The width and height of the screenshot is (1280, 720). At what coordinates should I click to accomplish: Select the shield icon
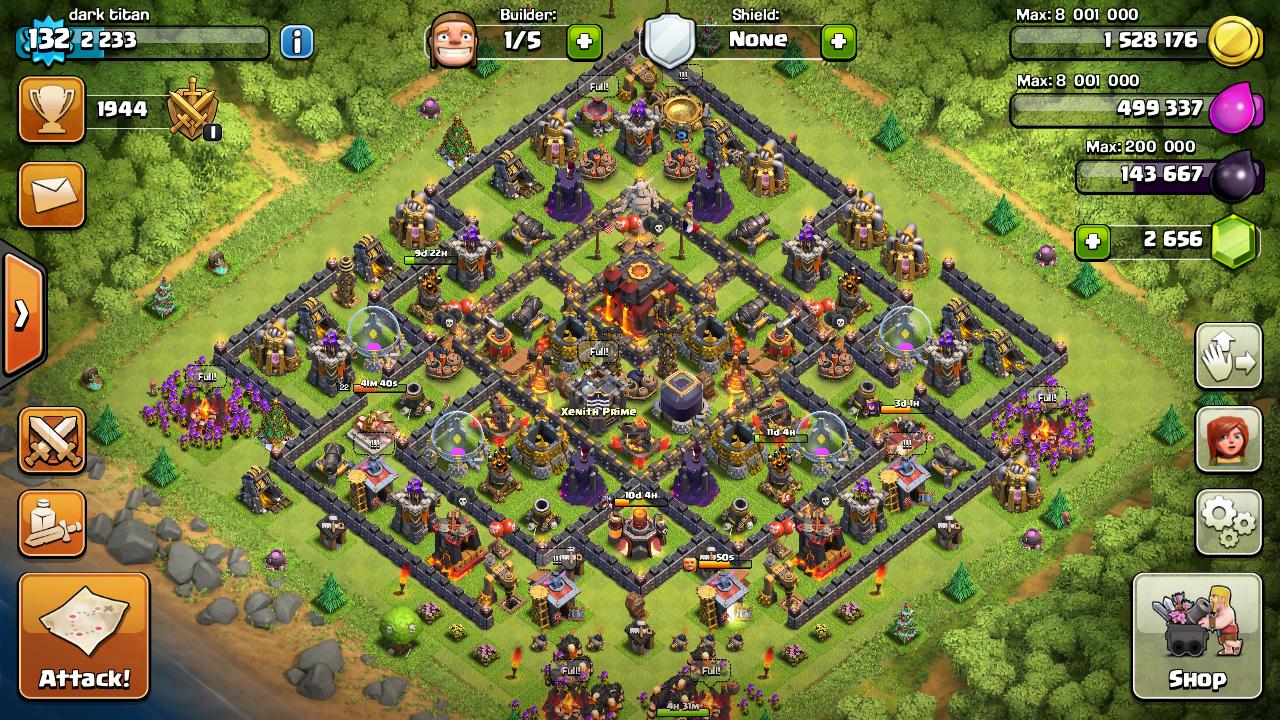click(668, 41)
